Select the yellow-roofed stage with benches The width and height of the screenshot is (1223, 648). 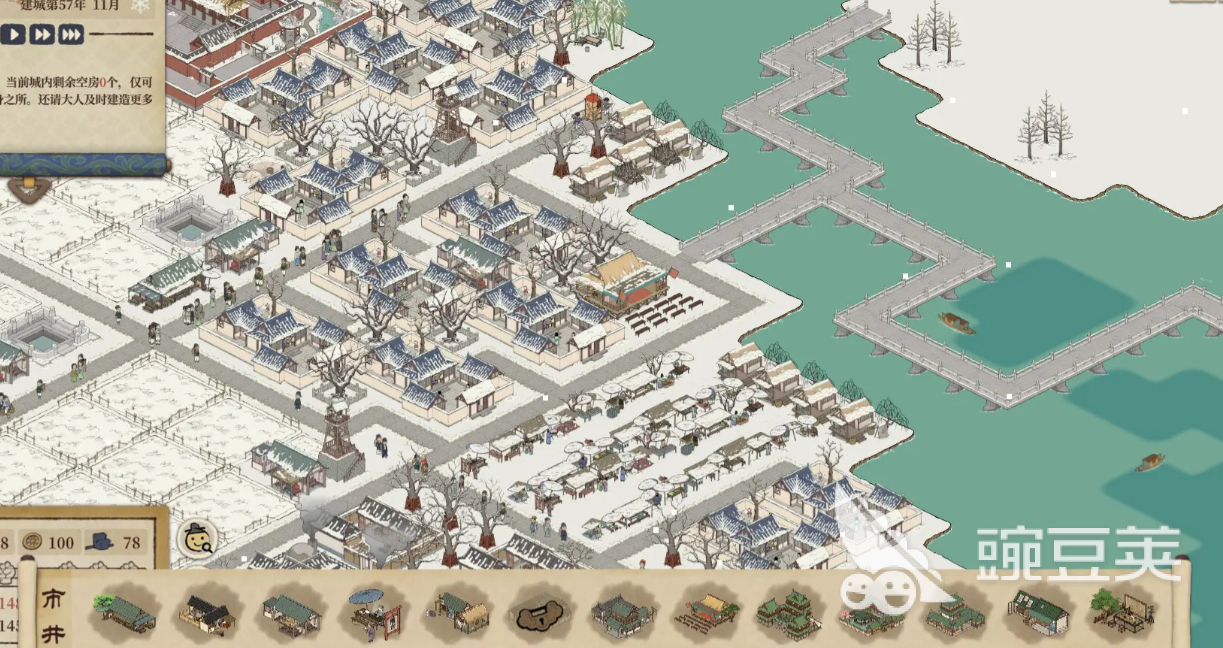706,612
